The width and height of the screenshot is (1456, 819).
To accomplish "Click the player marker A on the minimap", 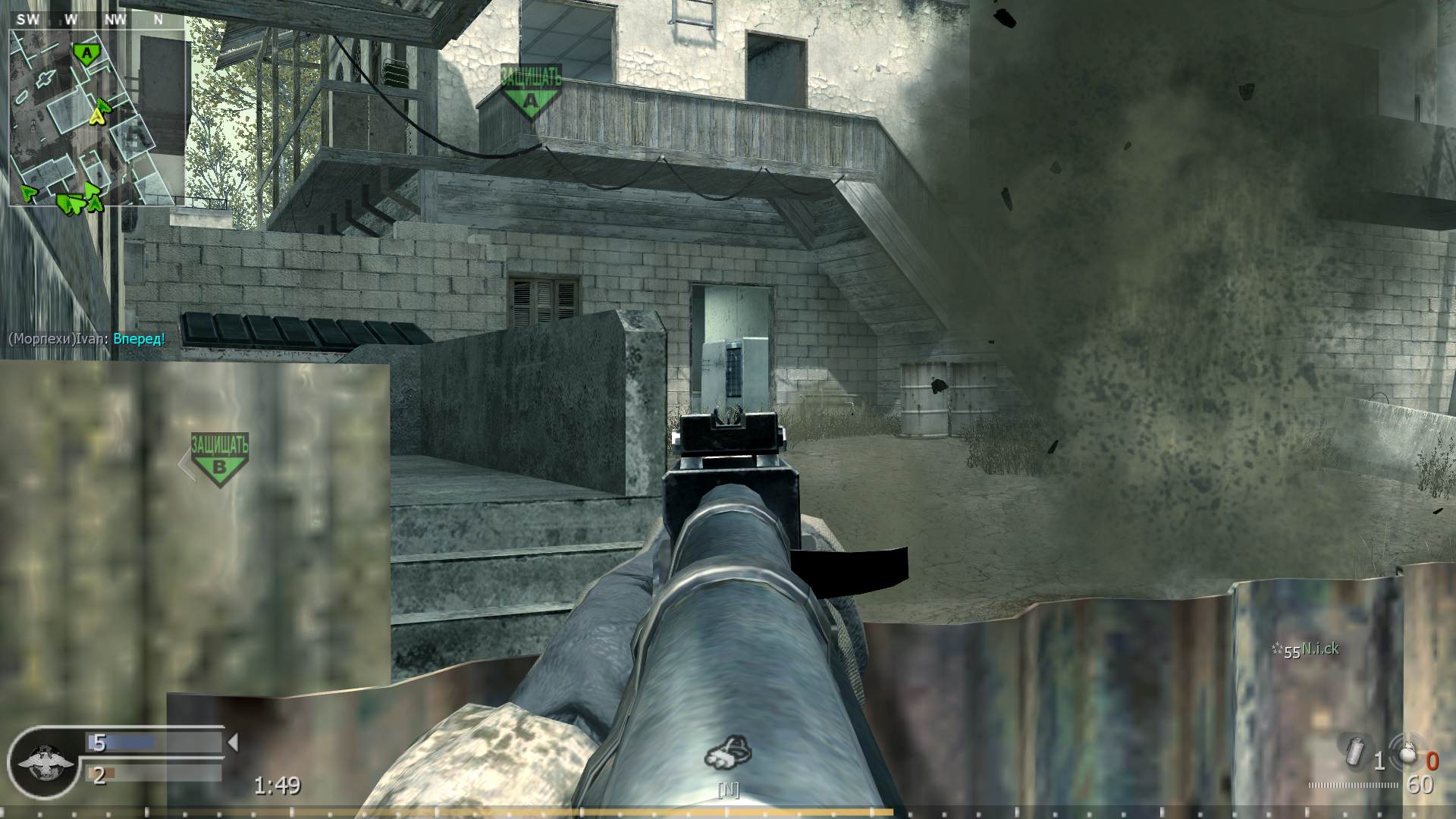I will tap(87, 53).
